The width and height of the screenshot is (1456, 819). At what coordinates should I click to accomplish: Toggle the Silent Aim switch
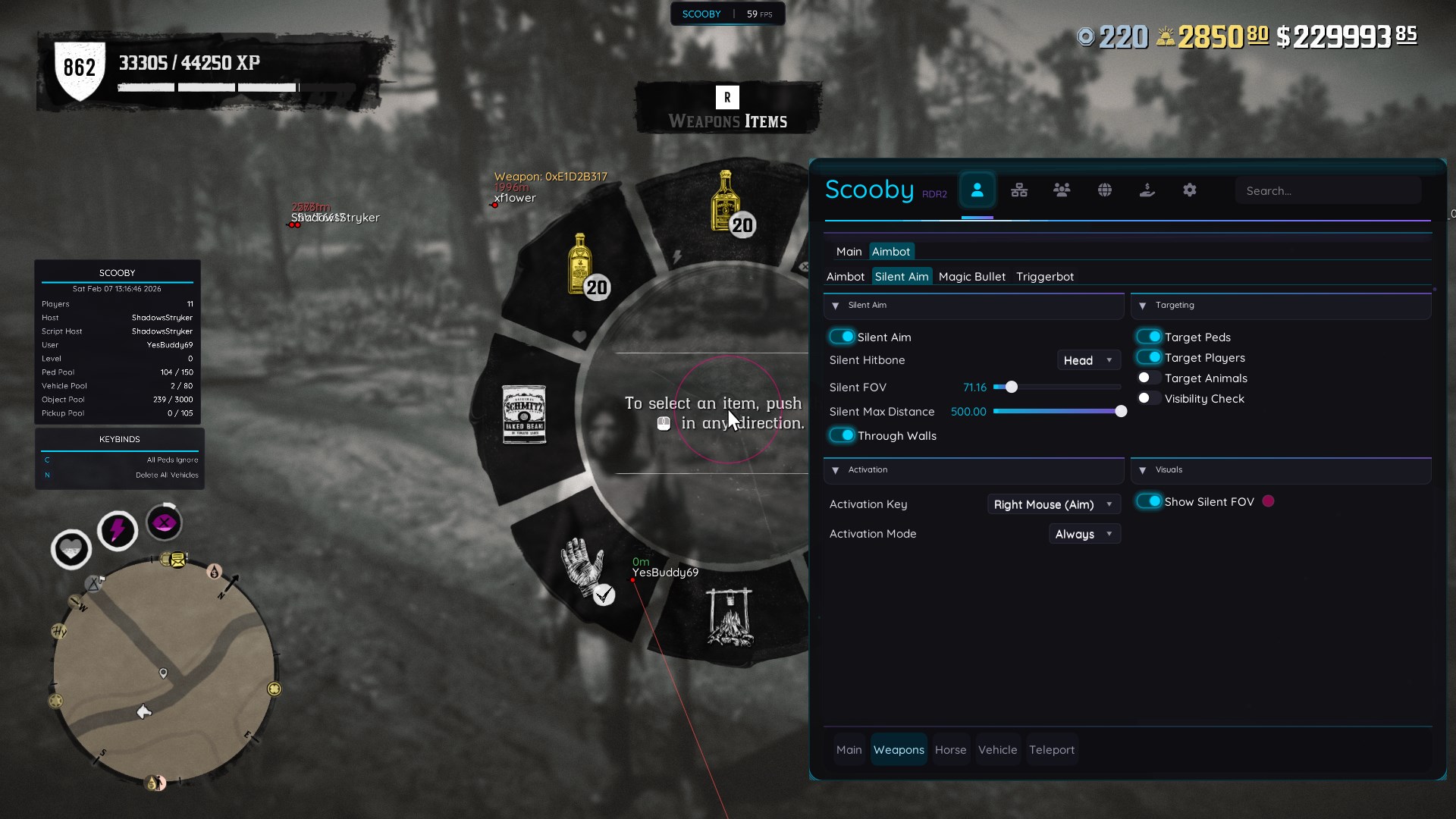(842, 337)
